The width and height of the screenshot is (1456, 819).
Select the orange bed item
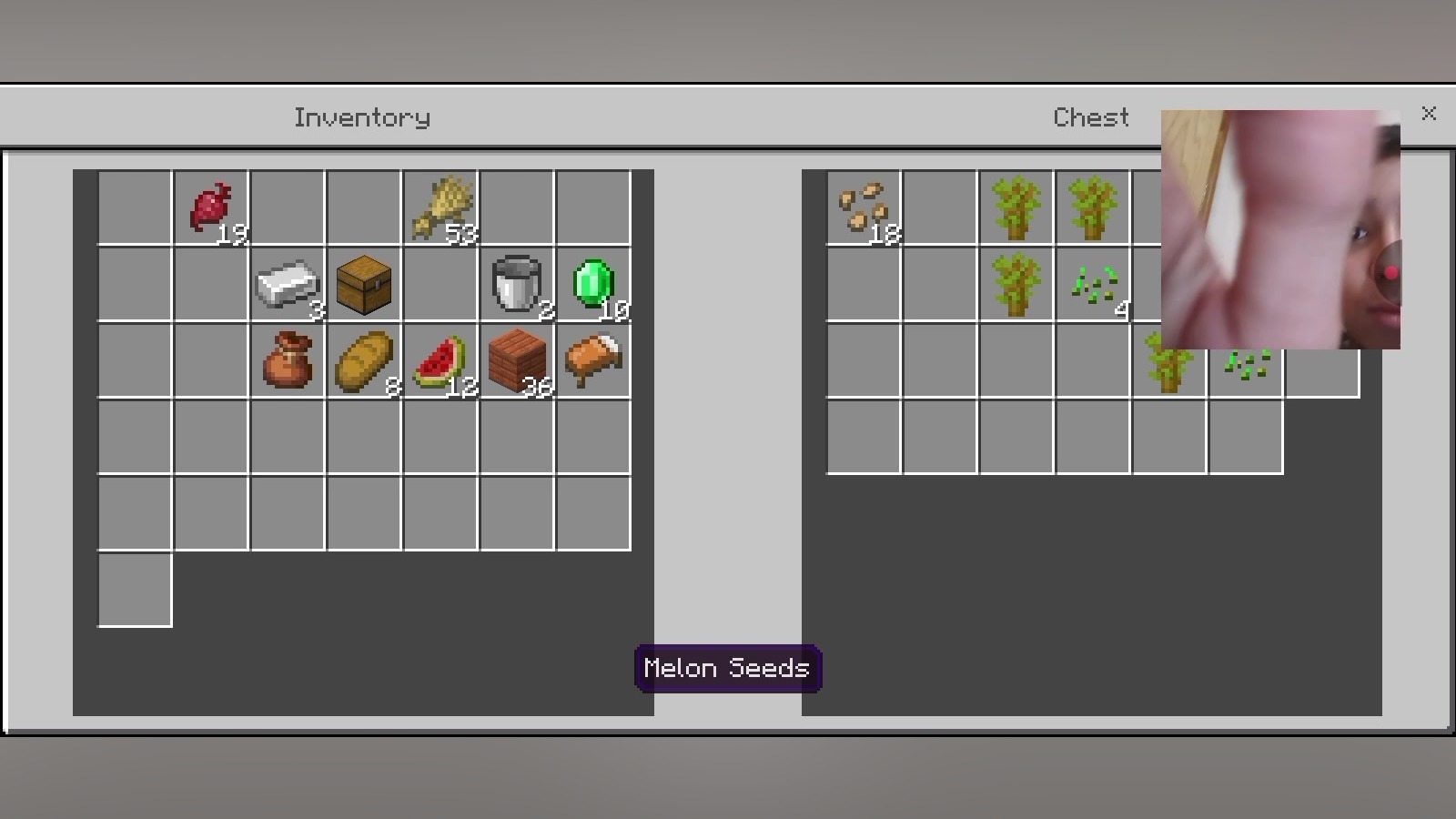[x=593, y=361]
